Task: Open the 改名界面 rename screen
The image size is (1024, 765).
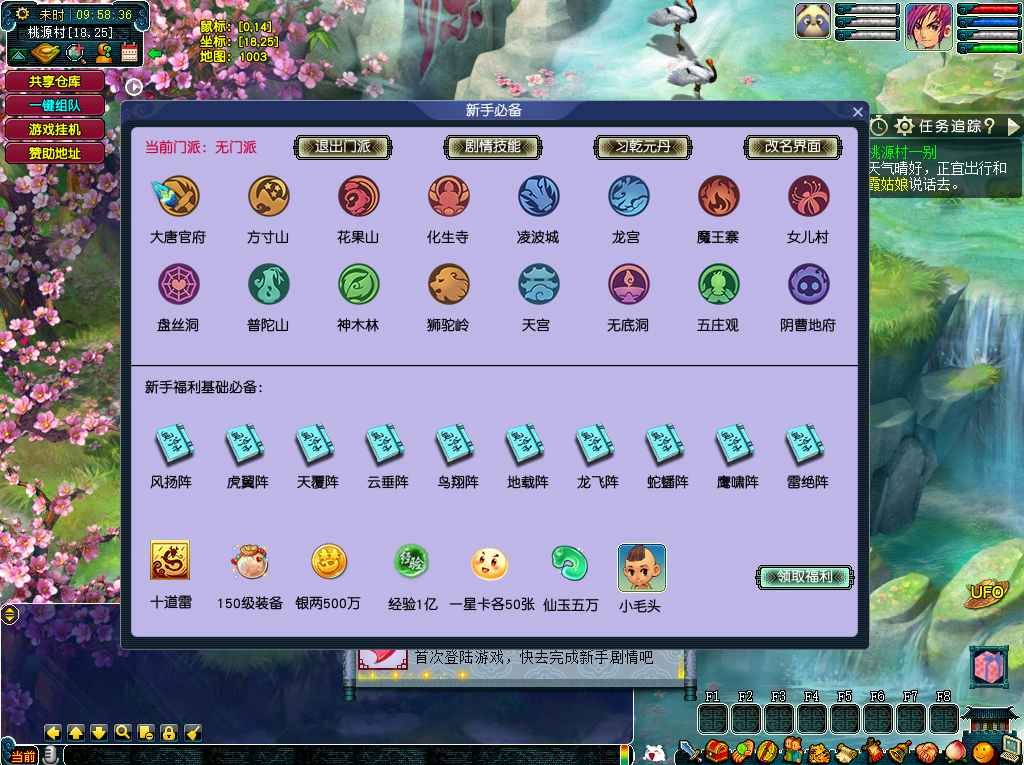Action: [x=793, y=147]
